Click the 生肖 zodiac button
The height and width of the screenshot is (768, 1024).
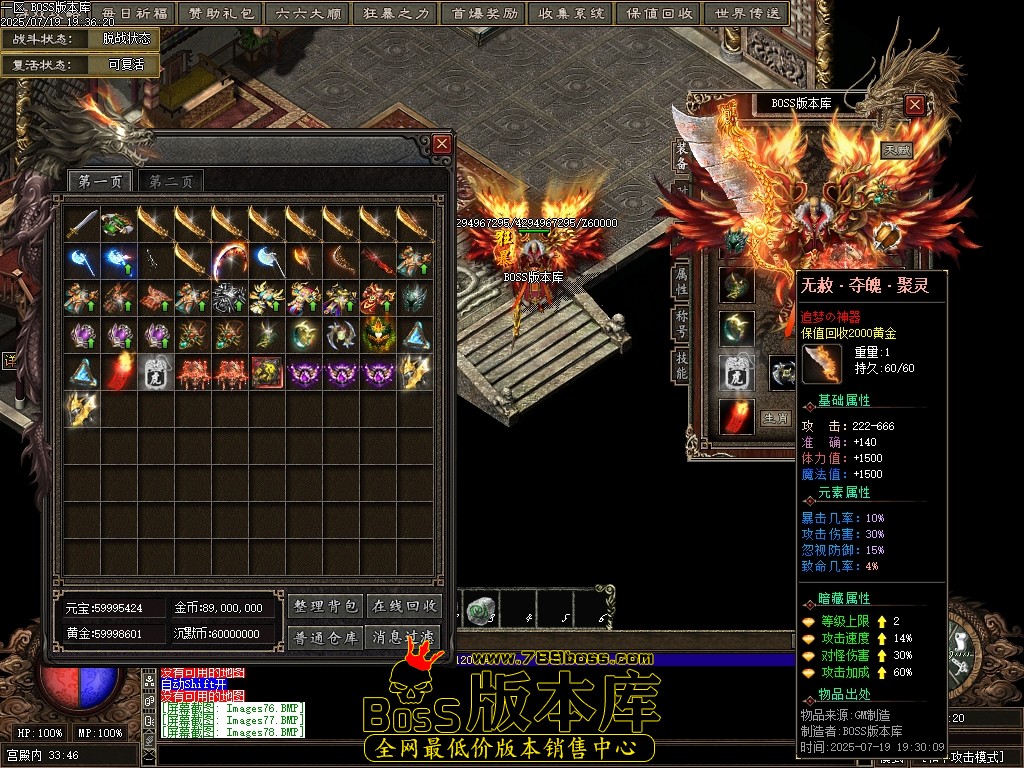775,418
